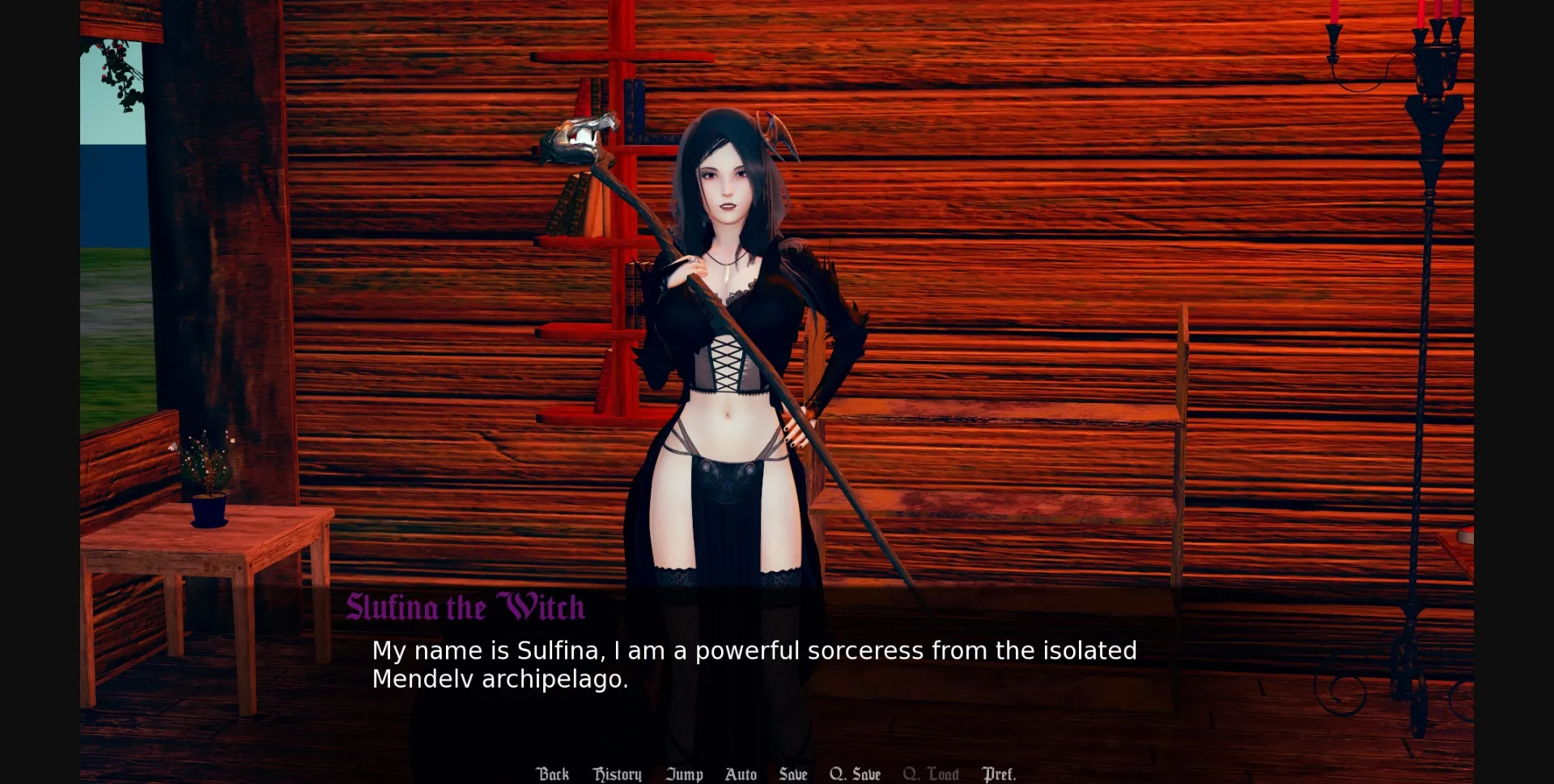1554x784 pixels.
Task: Open the Jump navigation menu
Action: pos(684,773)
